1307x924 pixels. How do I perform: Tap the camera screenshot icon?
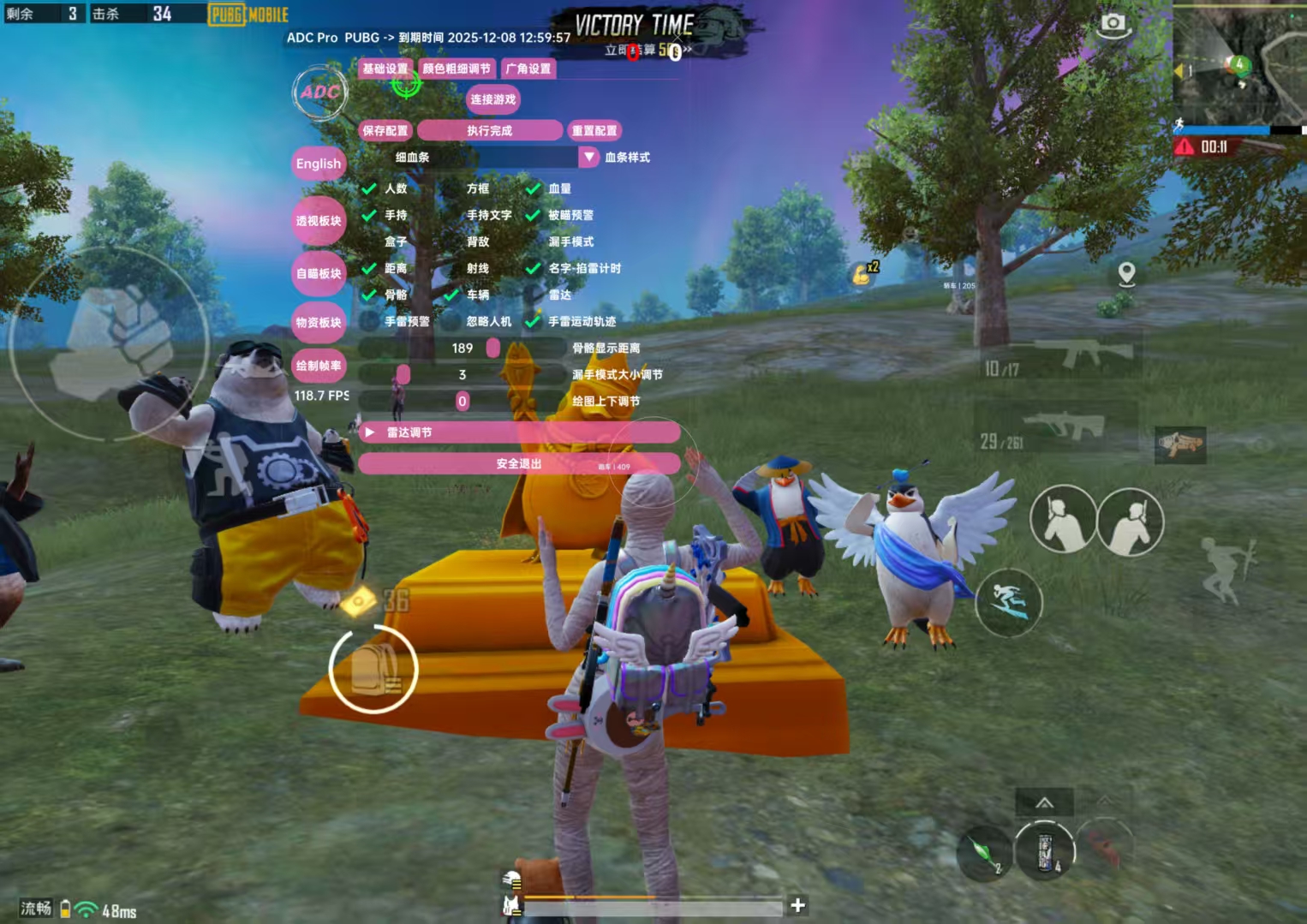pyautogui.click(x=1113, y=24)
